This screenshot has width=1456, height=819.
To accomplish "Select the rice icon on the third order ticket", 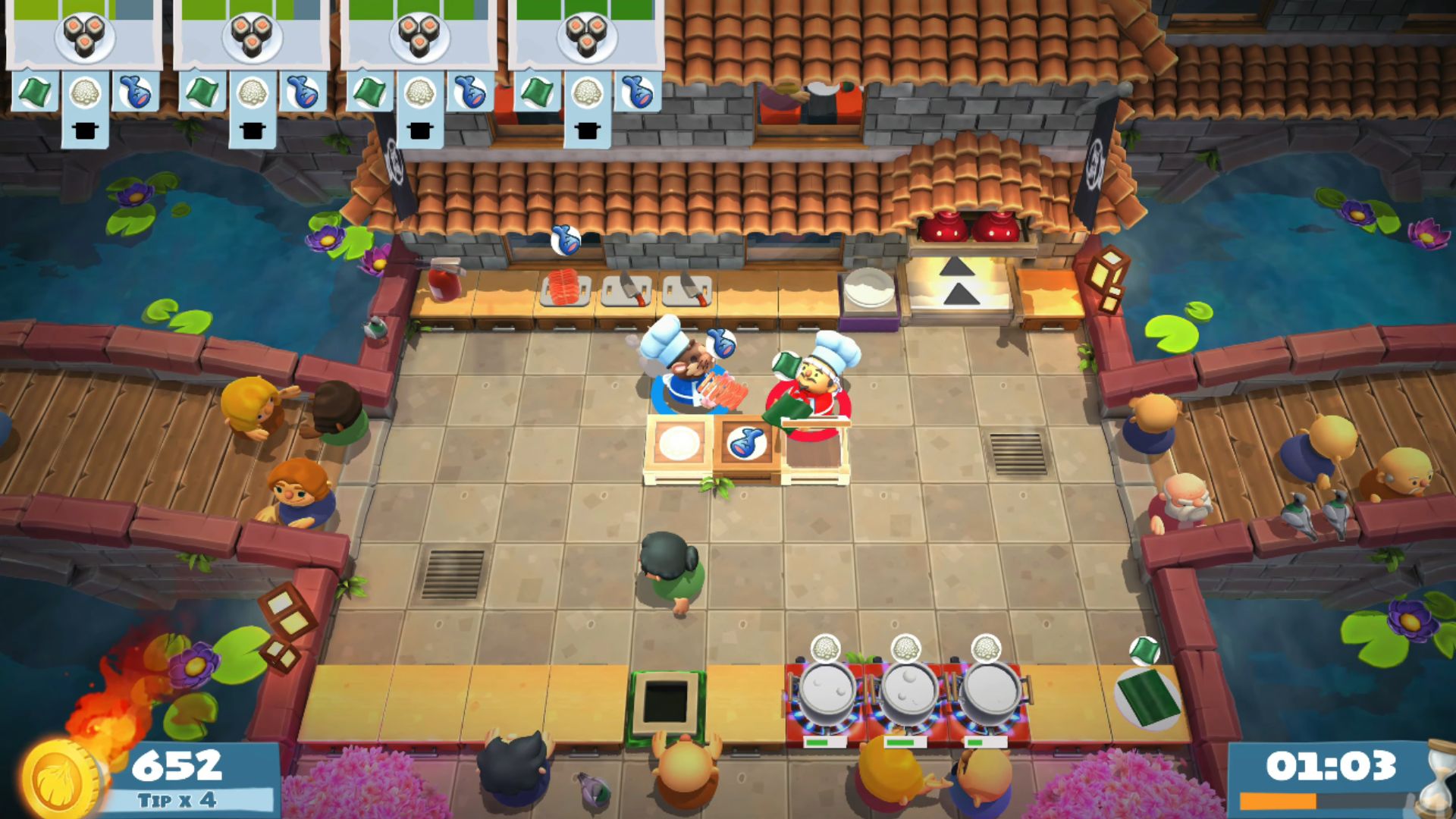I will [419, 95].
